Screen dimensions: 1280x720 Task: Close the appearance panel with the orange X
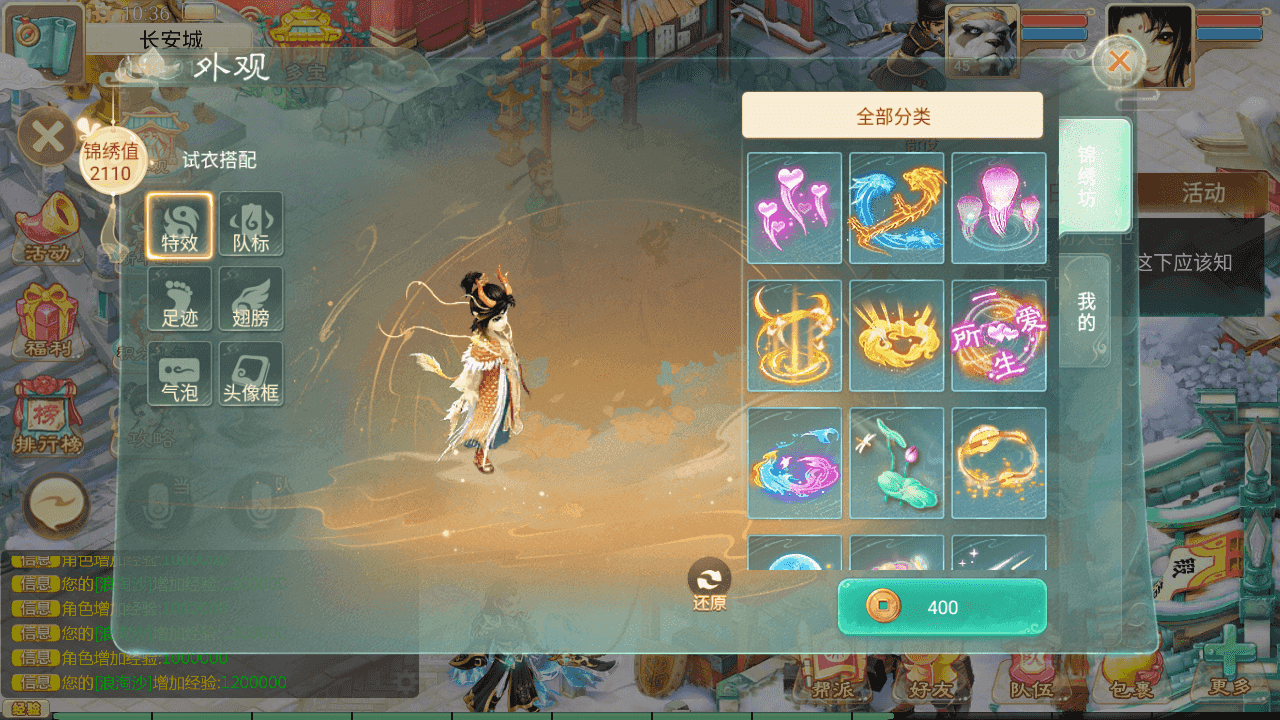click(x=1119, y=62)
